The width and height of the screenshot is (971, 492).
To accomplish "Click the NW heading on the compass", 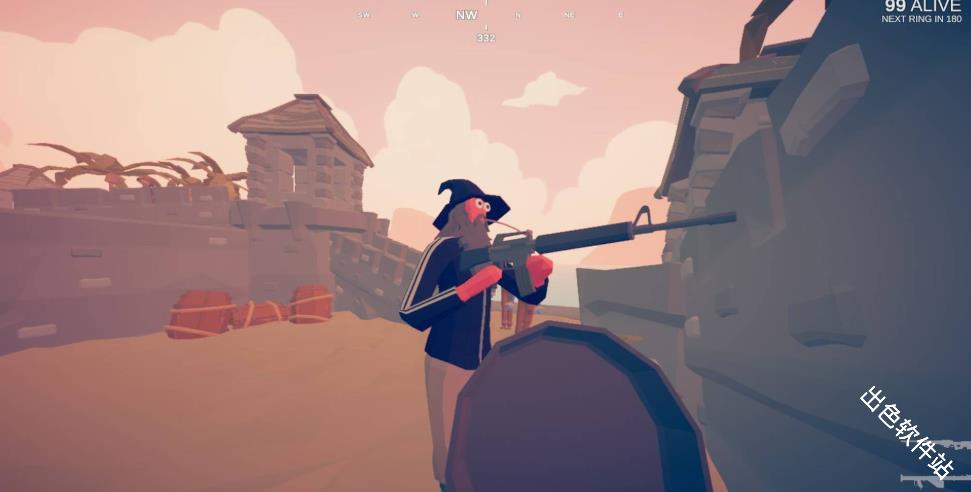I will (x=466, y=15).
